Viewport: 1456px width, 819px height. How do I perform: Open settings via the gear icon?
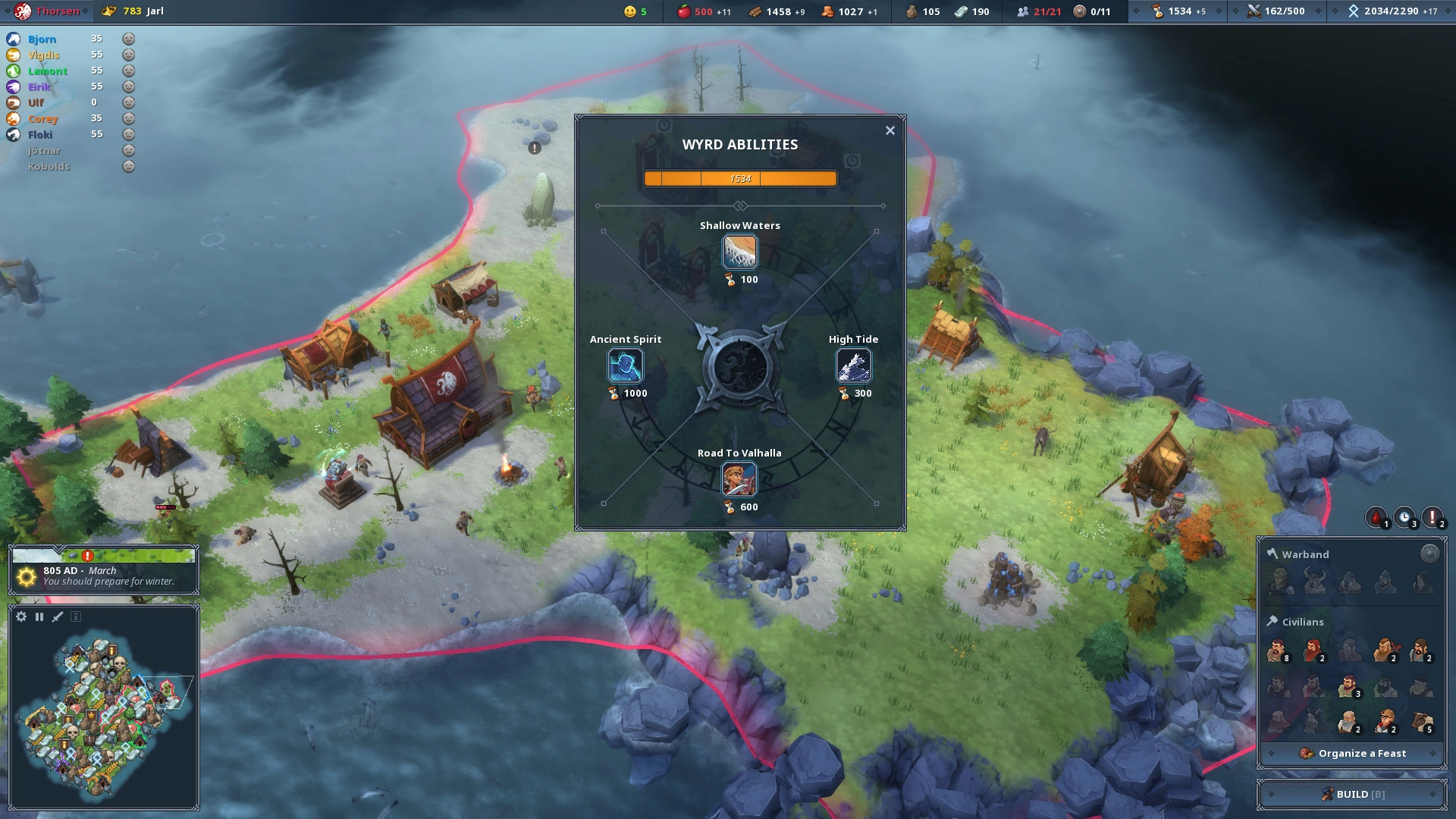click(21, 617)
